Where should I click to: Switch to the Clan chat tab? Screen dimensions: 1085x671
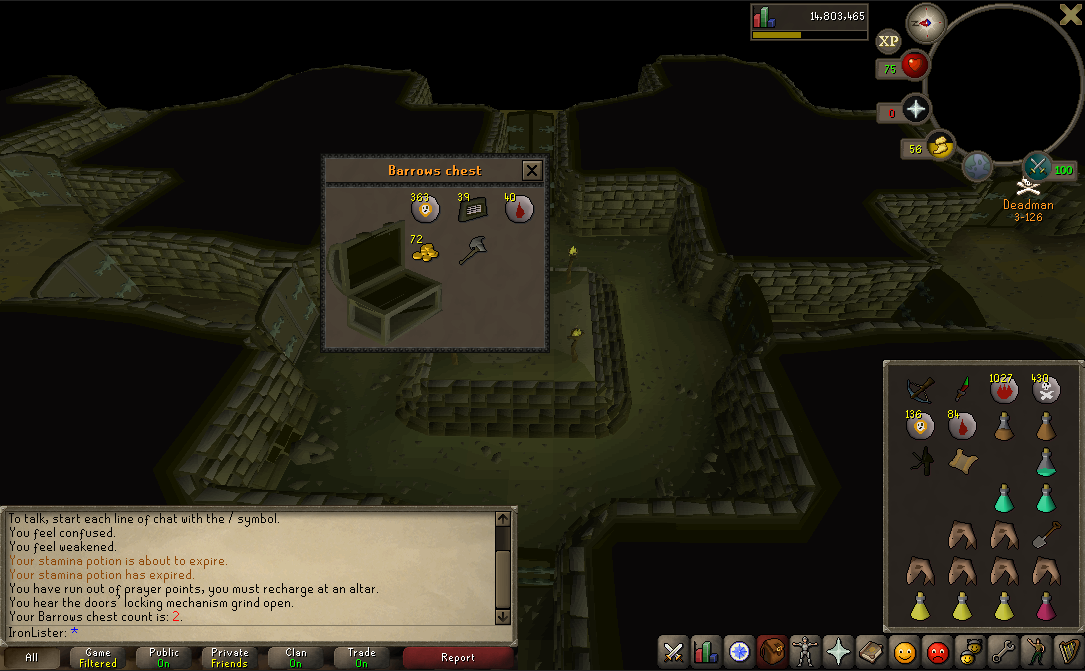point(295,657)
